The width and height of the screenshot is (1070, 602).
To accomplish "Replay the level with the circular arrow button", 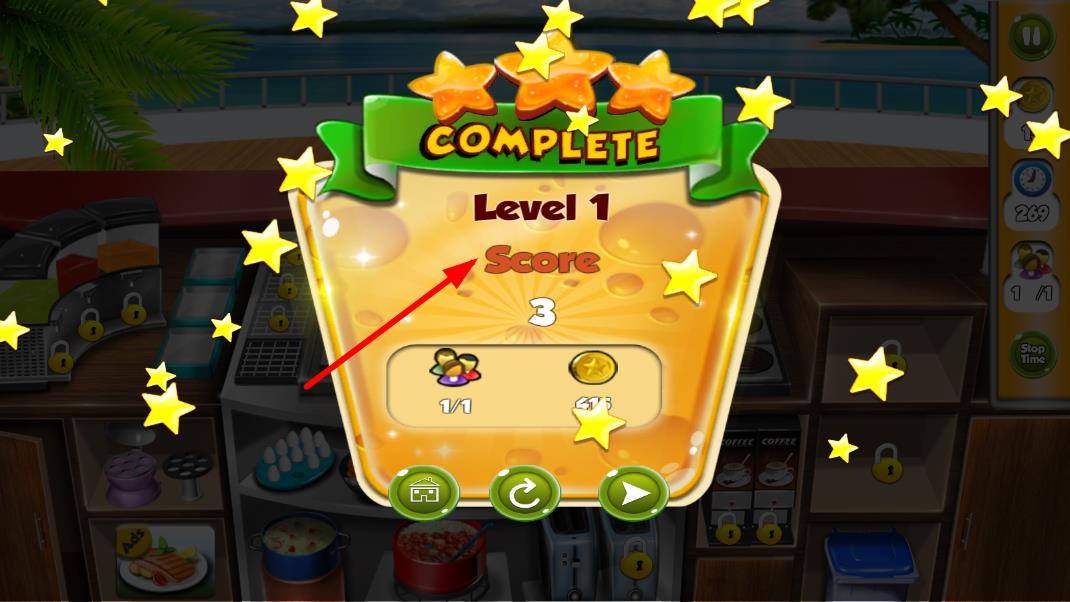I will point(524,492).
